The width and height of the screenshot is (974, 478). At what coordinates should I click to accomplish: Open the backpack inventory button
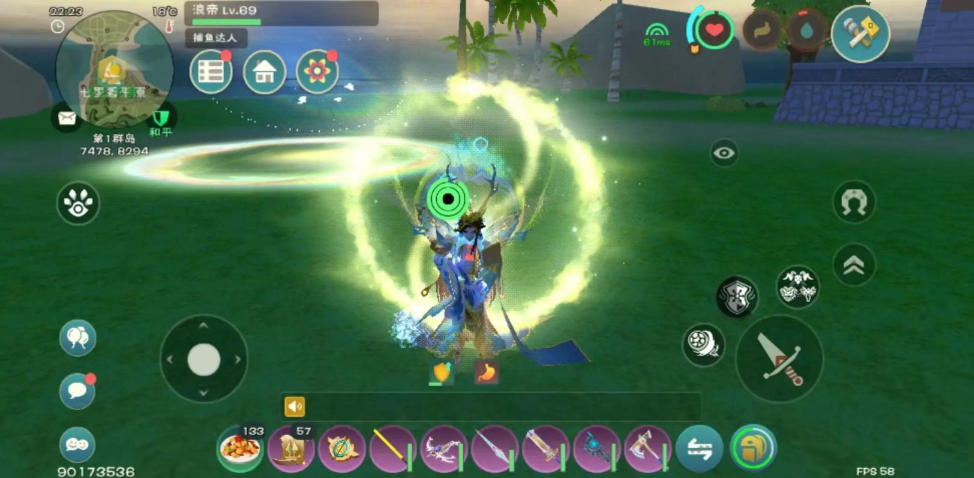pyautogui.click(x=753, y=448)
